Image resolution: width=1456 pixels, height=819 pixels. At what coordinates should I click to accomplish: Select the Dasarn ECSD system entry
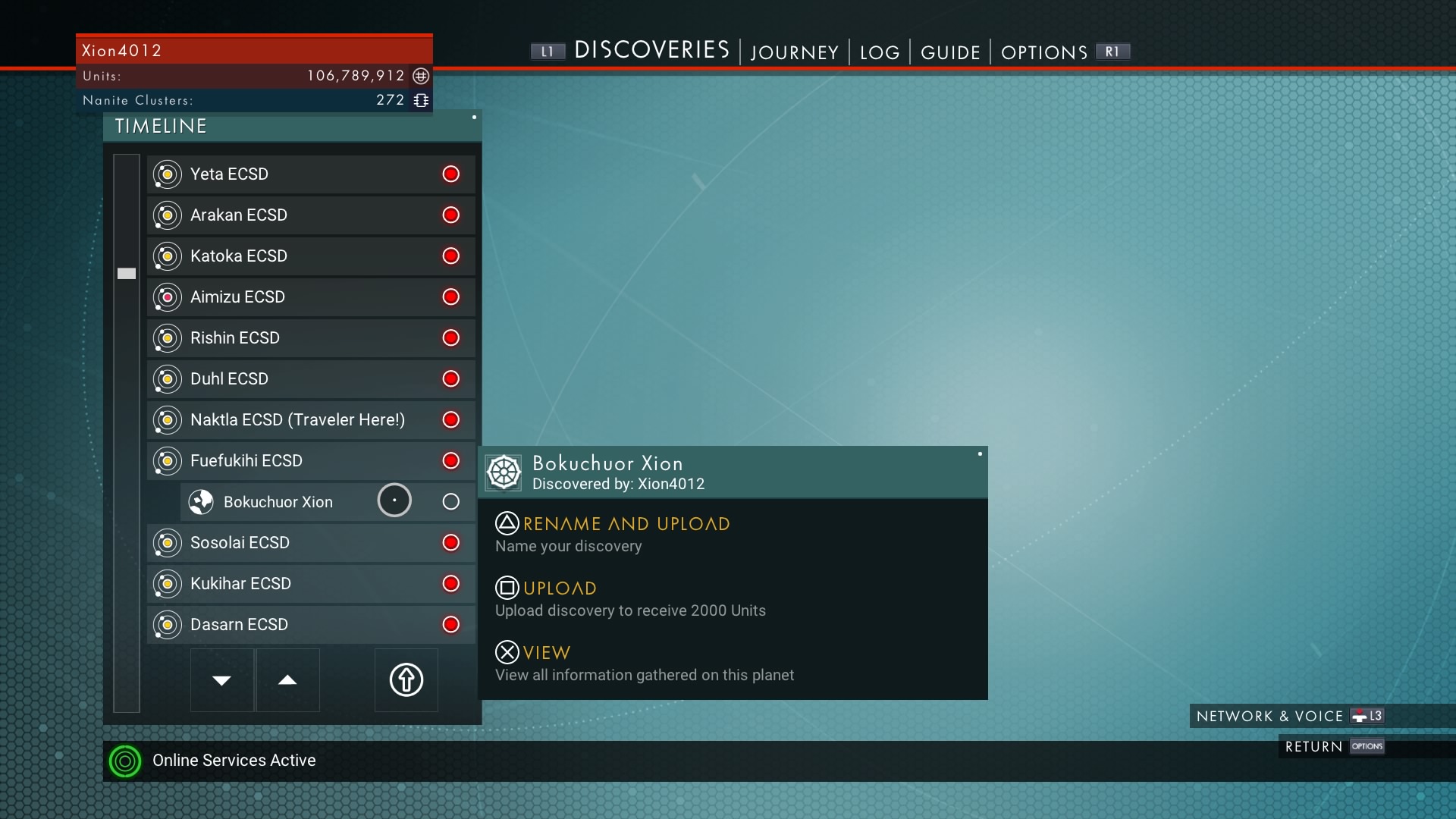(311, 625)
